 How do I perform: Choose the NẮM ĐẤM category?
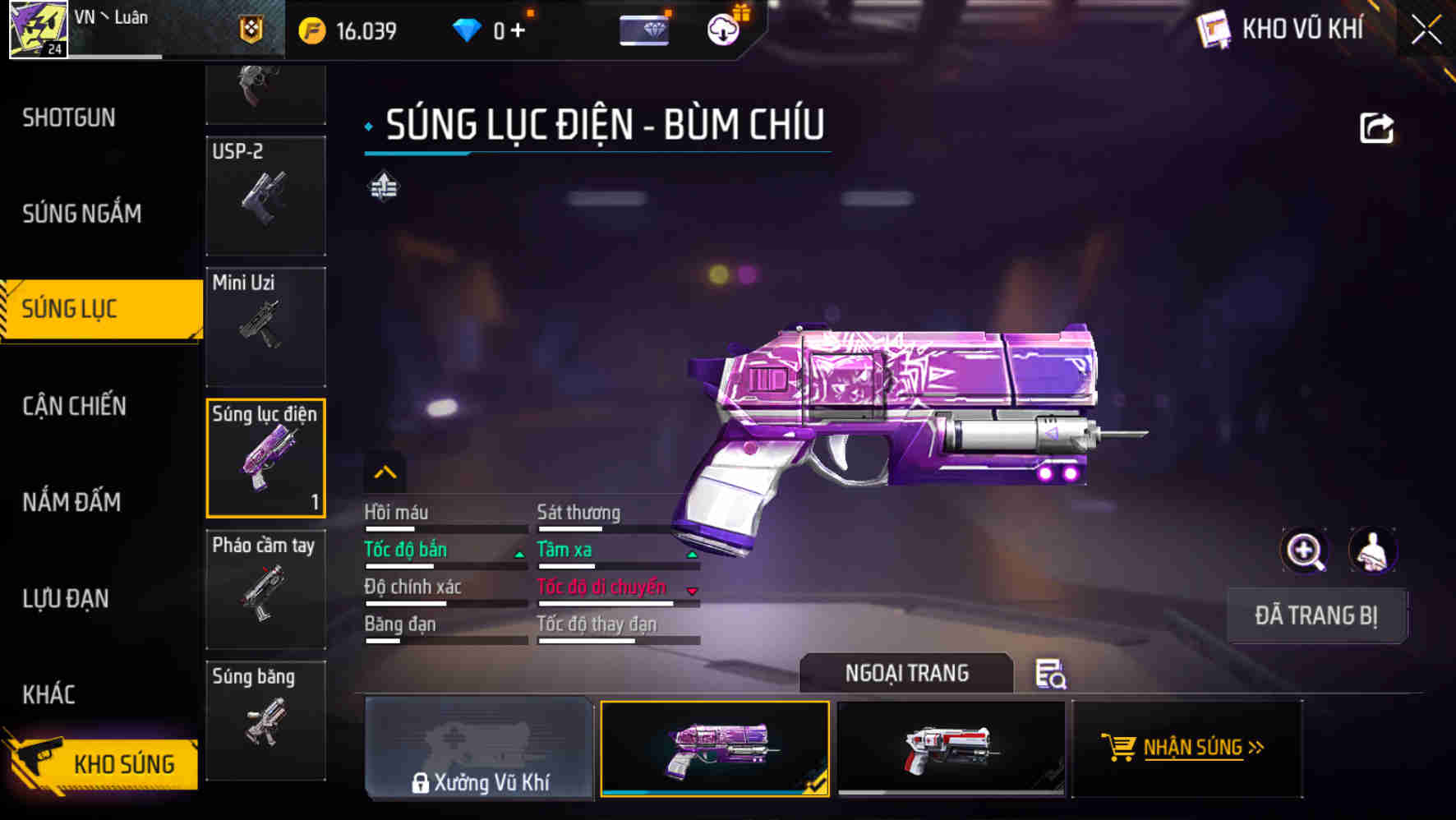(72, 502)
